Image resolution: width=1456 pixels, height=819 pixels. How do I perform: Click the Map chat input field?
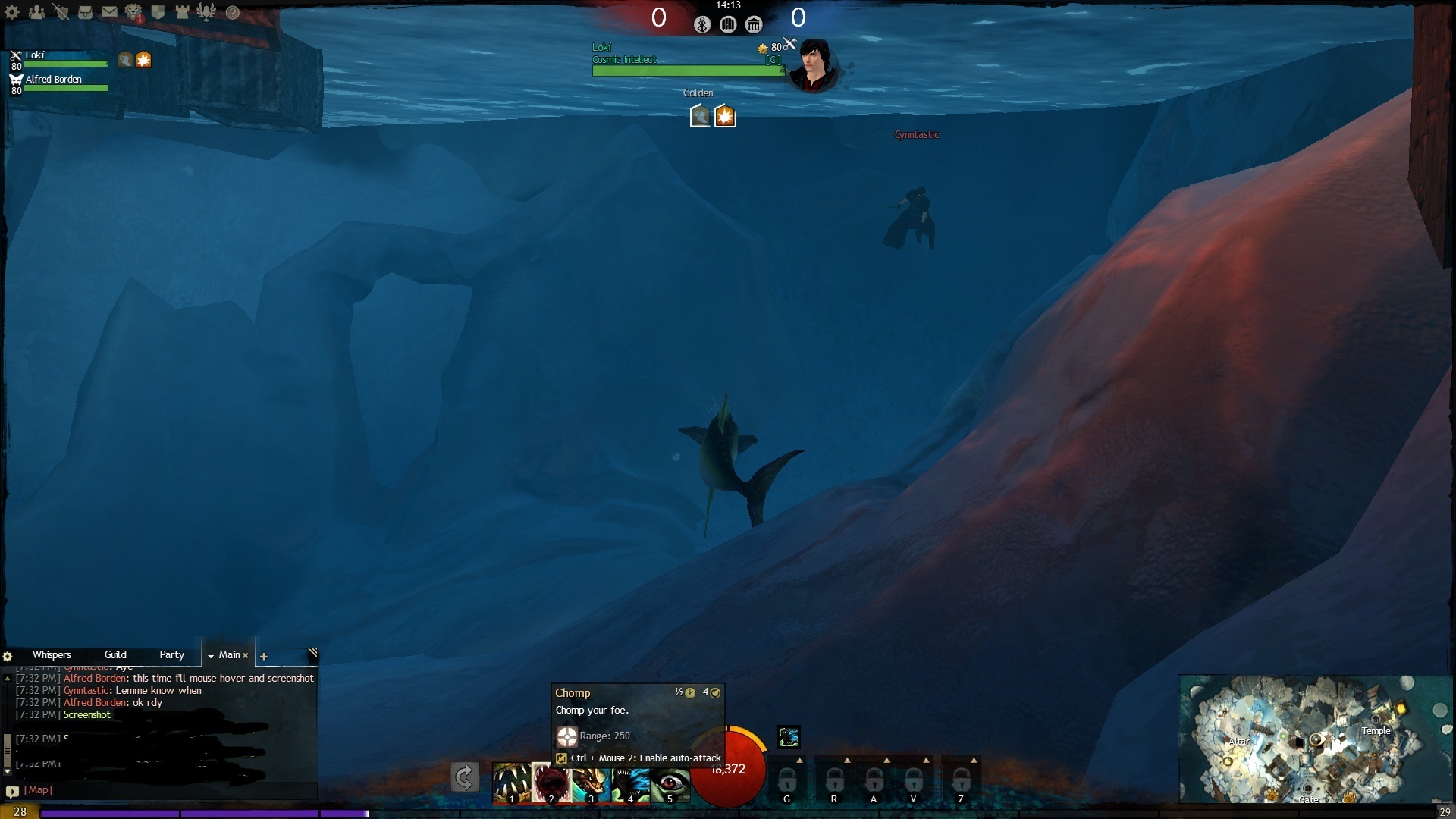pos(167,790)
